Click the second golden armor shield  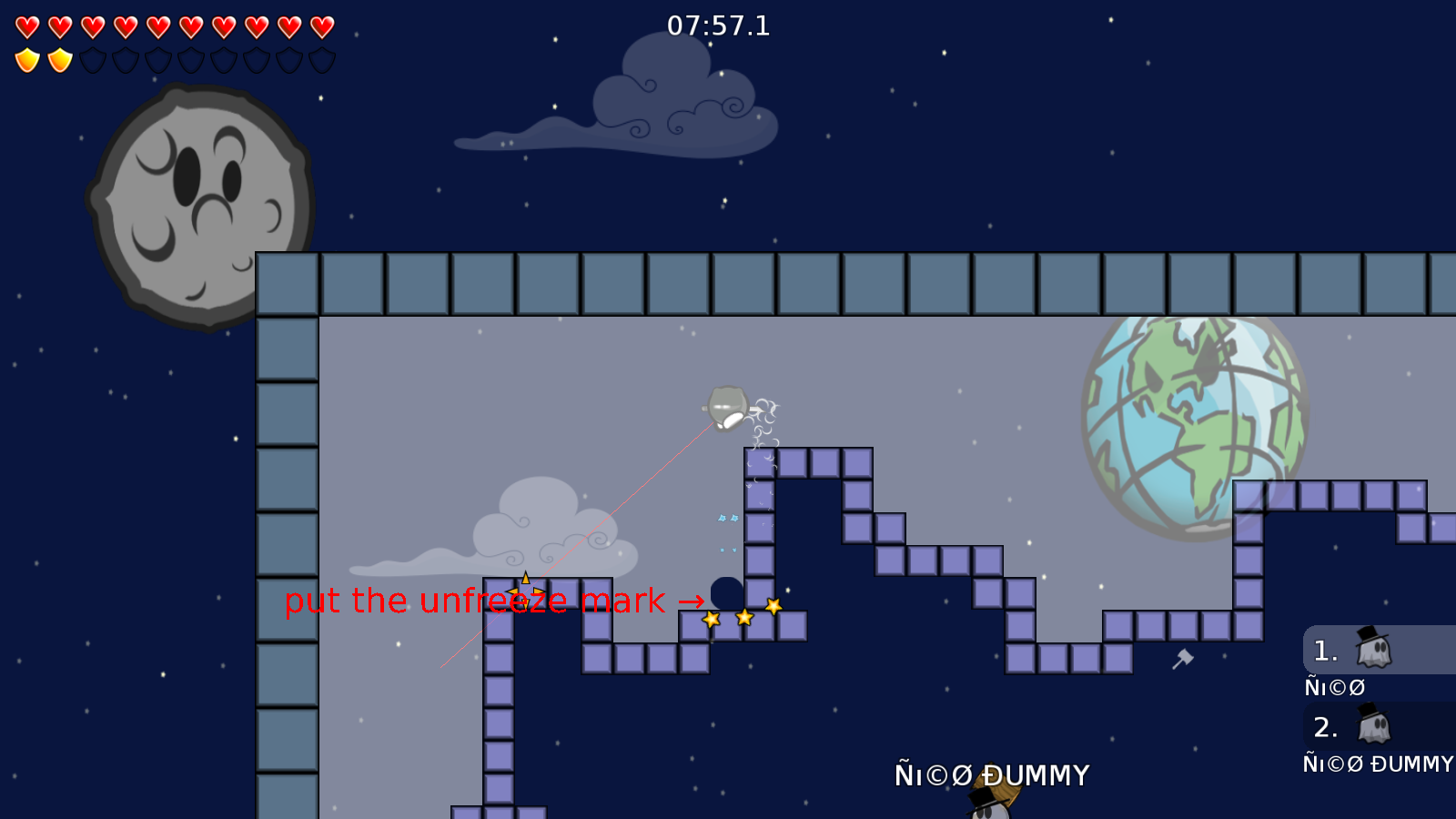tap(59, 57)
